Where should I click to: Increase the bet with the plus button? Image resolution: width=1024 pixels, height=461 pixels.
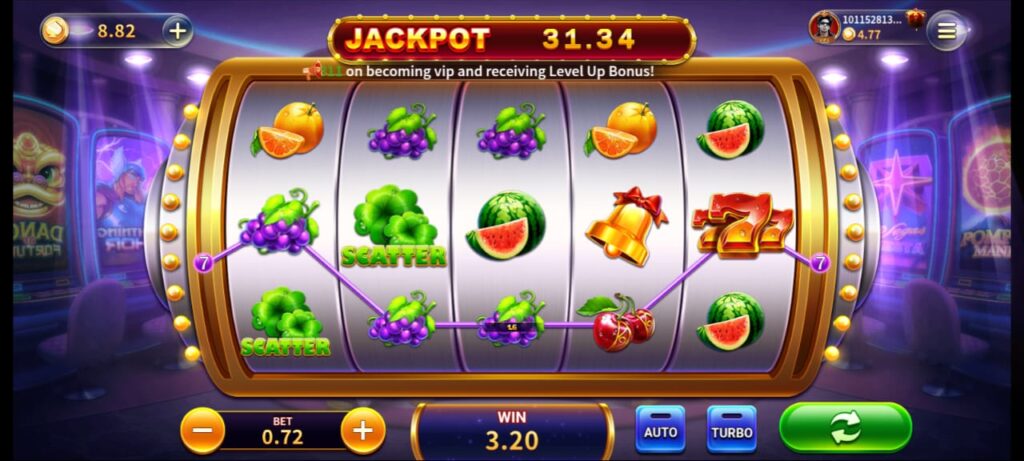[363, 431]
